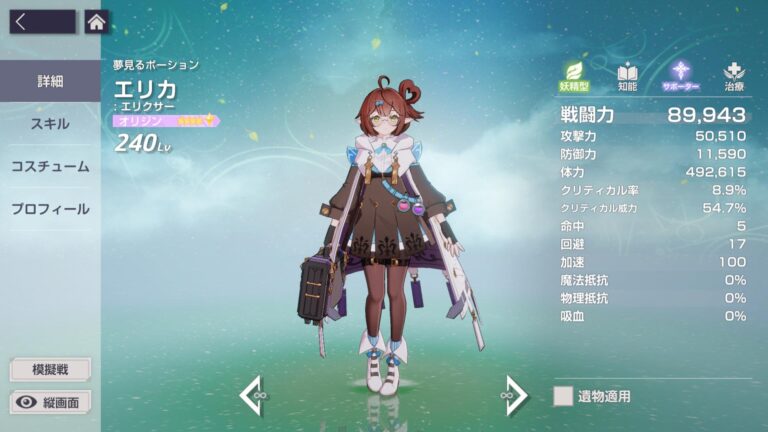Screen dimensions: 768x432
Task: Tap the 知能 book attribute icon
Action: click(x=627, y=76)
